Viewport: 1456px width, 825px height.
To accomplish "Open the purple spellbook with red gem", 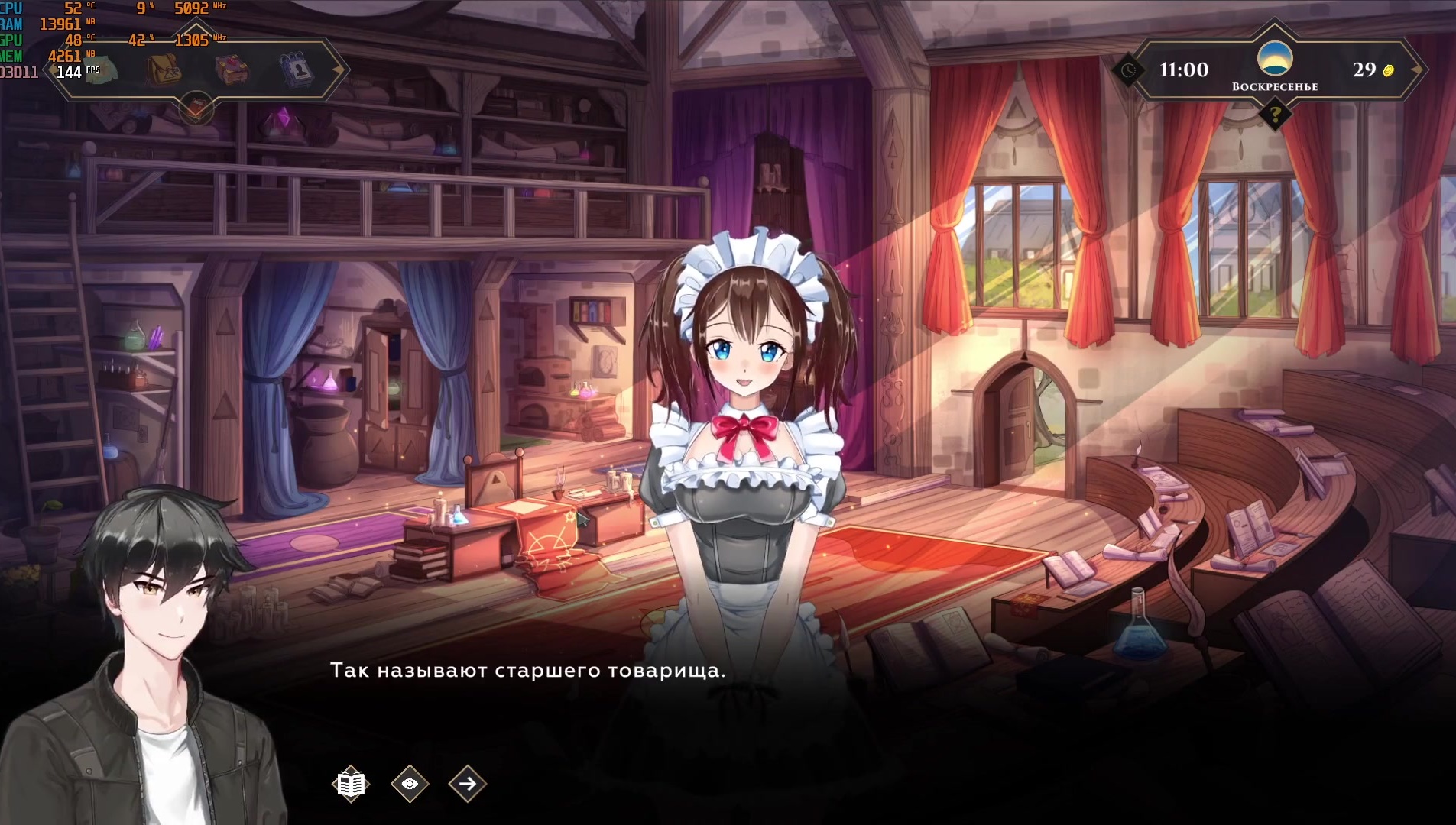I will [231, 71].
